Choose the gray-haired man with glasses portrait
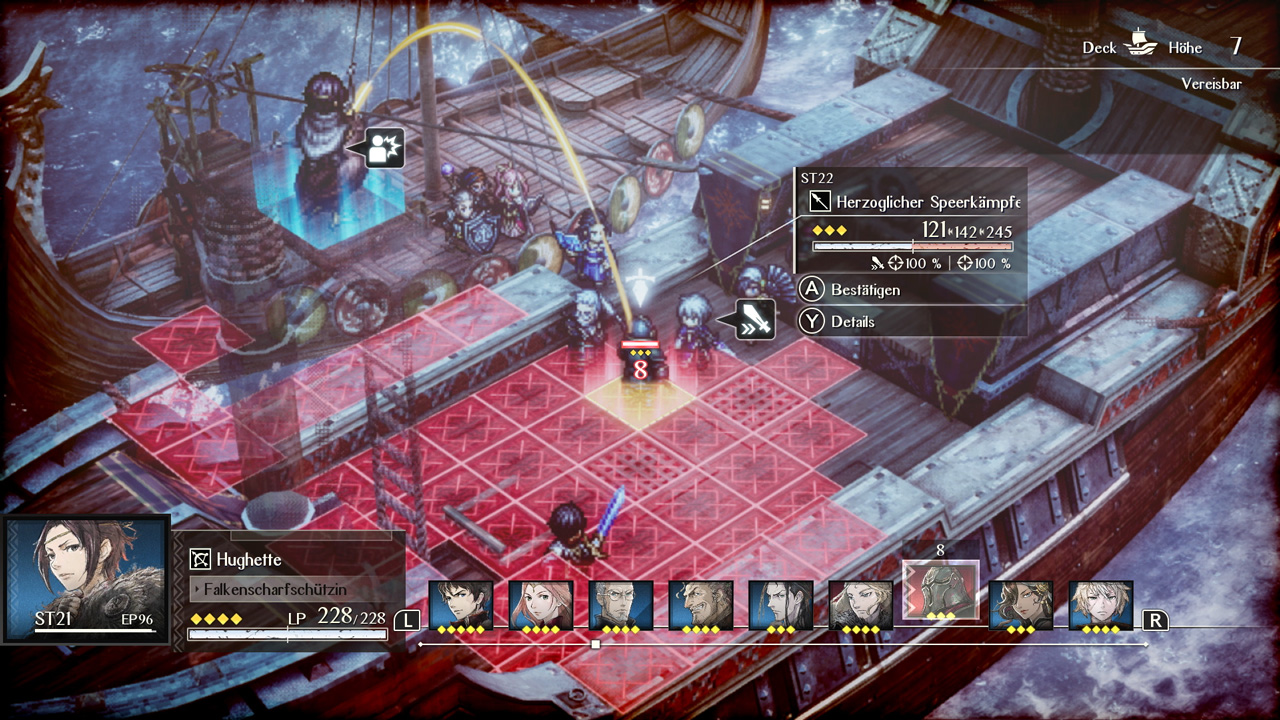The image size is (1280, 720). click(x=621, y=604)
